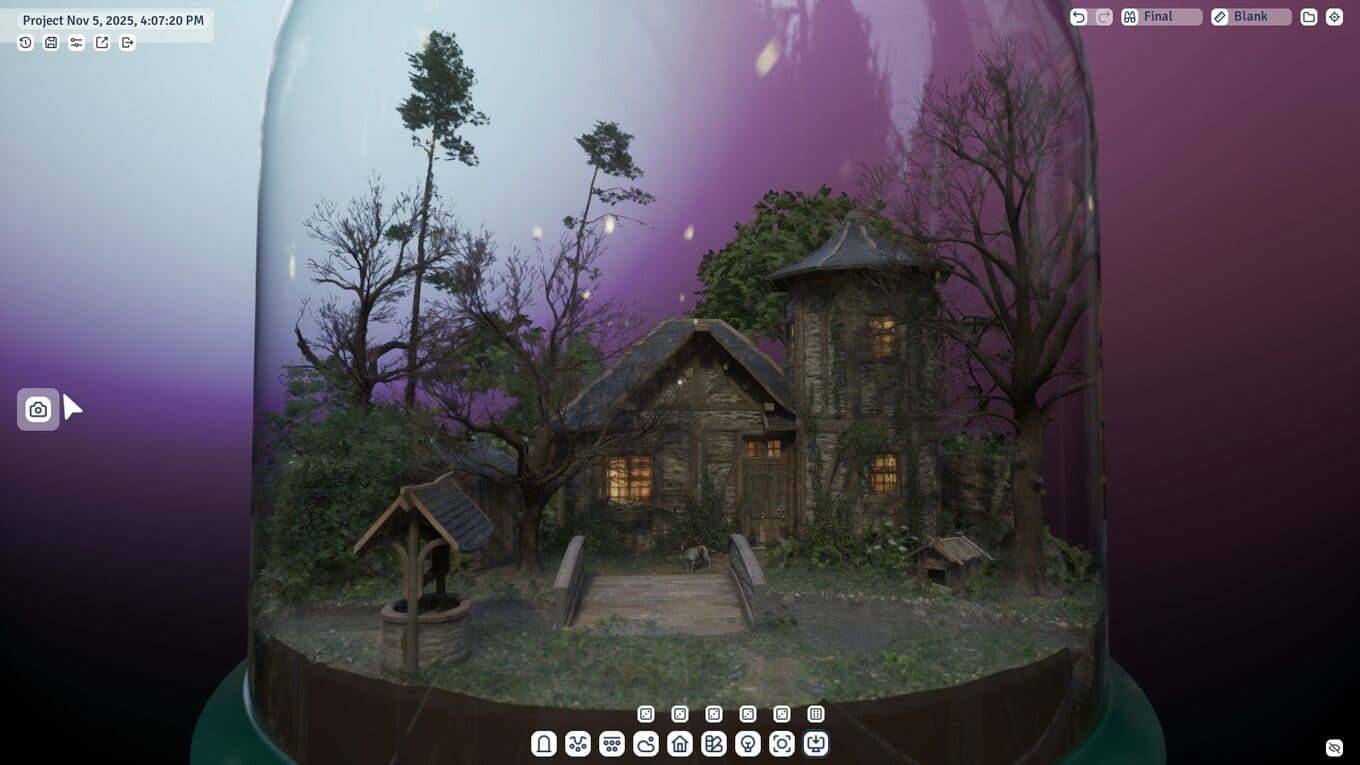Save the project with the floppy disk icon
The image size is (1360, 765).
click(51, 43)
